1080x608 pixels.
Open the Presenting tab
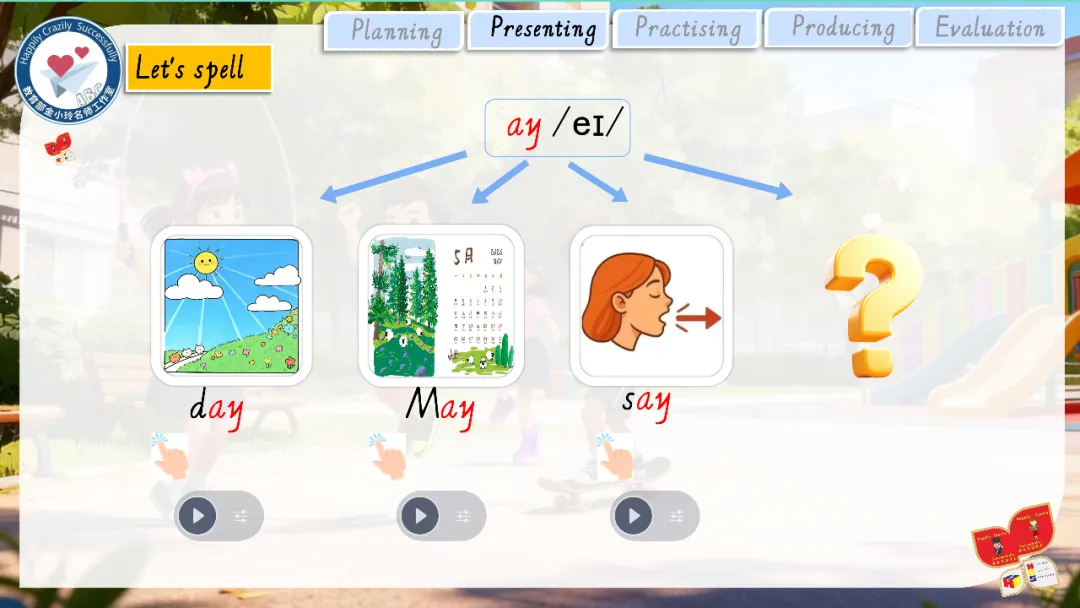click(x=540, y=29)
